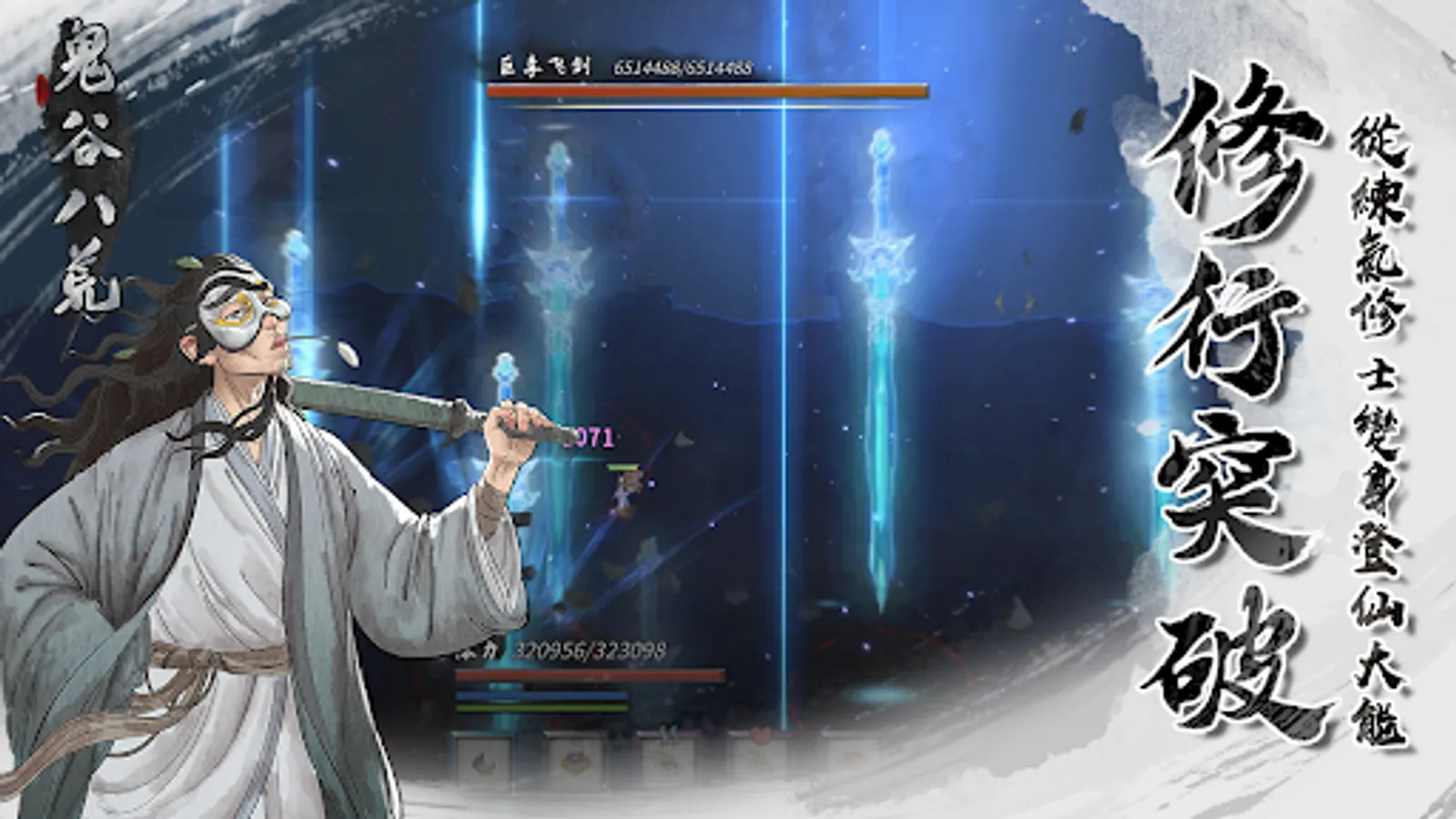1456x819 pixels.
Task: Activate the purple talisman skill icon
Action: coord(575,763)
